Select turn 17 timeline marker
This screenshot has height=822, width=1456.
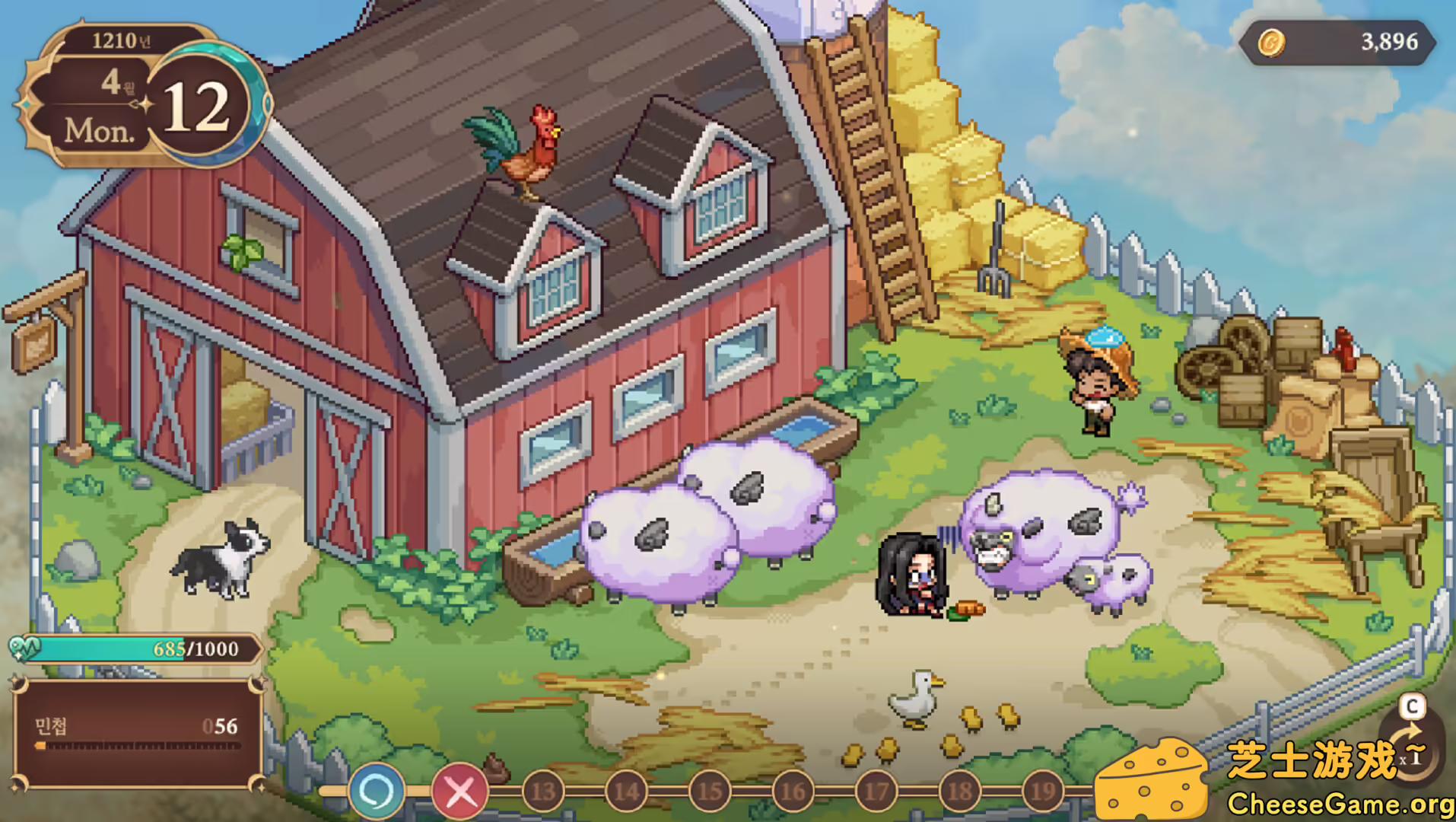(876, 792)
